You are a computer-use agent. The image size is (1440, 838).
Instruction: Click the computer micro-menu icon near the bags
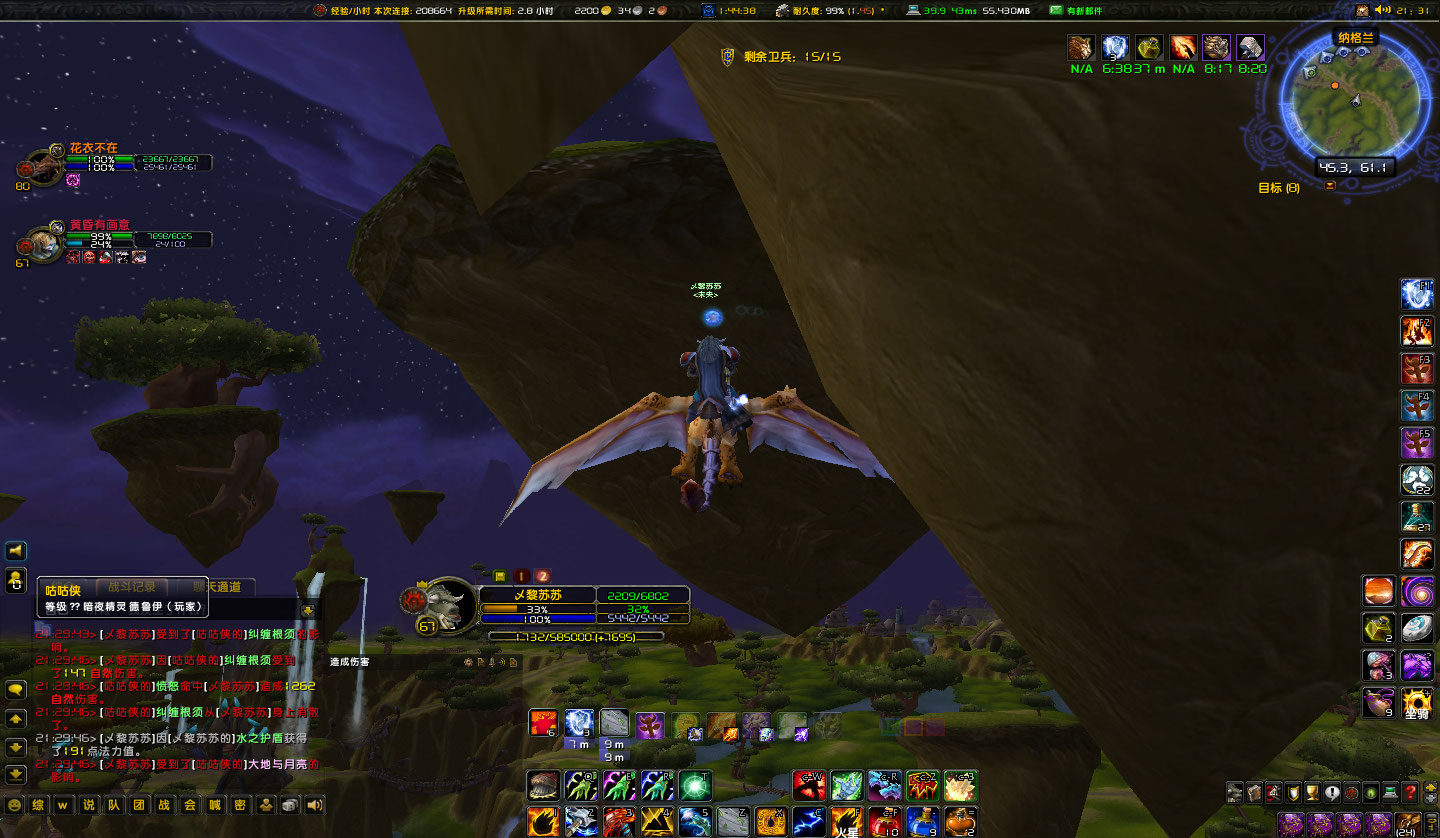click(1390, 793)
